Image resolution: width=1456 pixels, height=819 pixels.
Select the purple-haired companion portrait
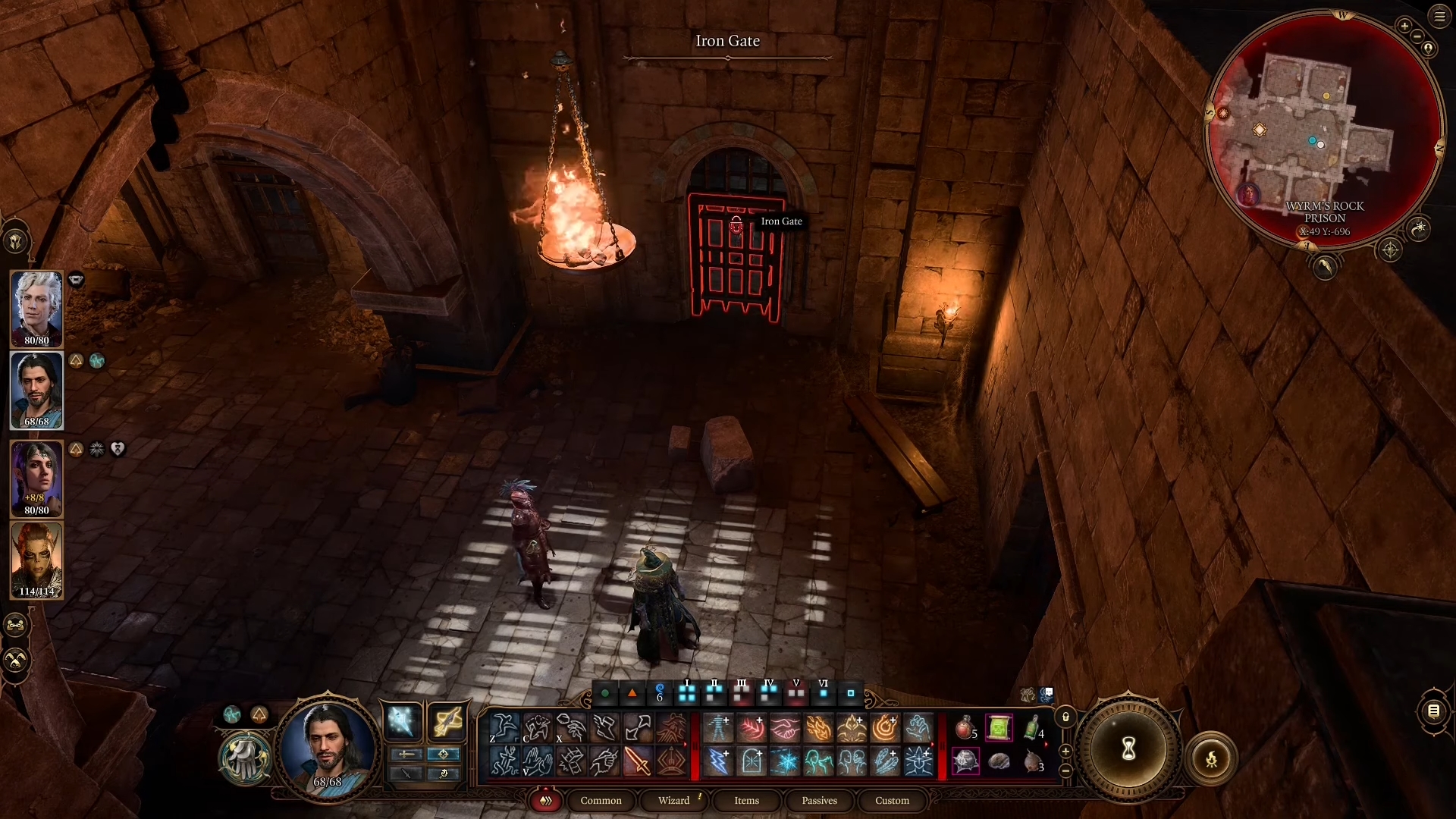click(36, 478)
